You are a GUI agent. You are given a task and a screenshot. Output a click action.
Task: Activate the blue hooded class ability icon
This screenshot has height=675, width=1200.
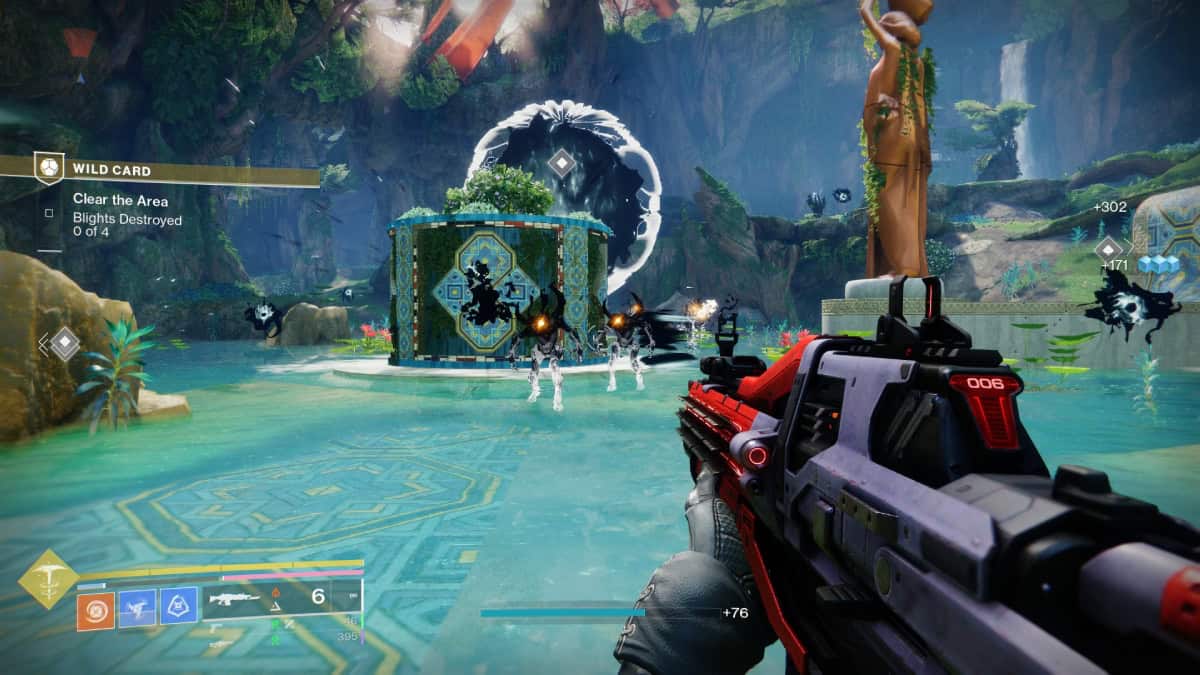tap(179, 608)
